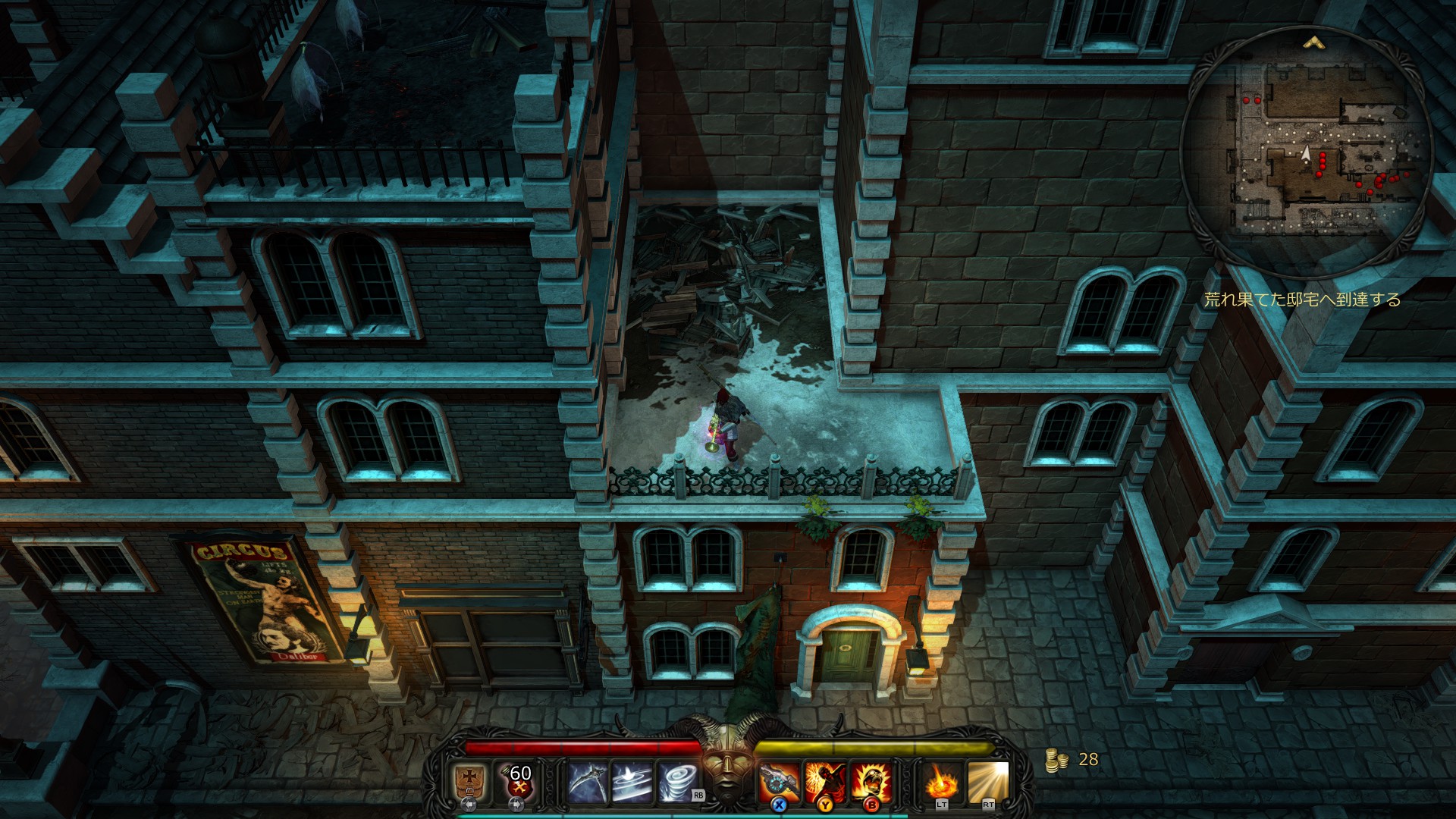Select the satchel with cross icon
1456x819 pixels.
(469, 781)
